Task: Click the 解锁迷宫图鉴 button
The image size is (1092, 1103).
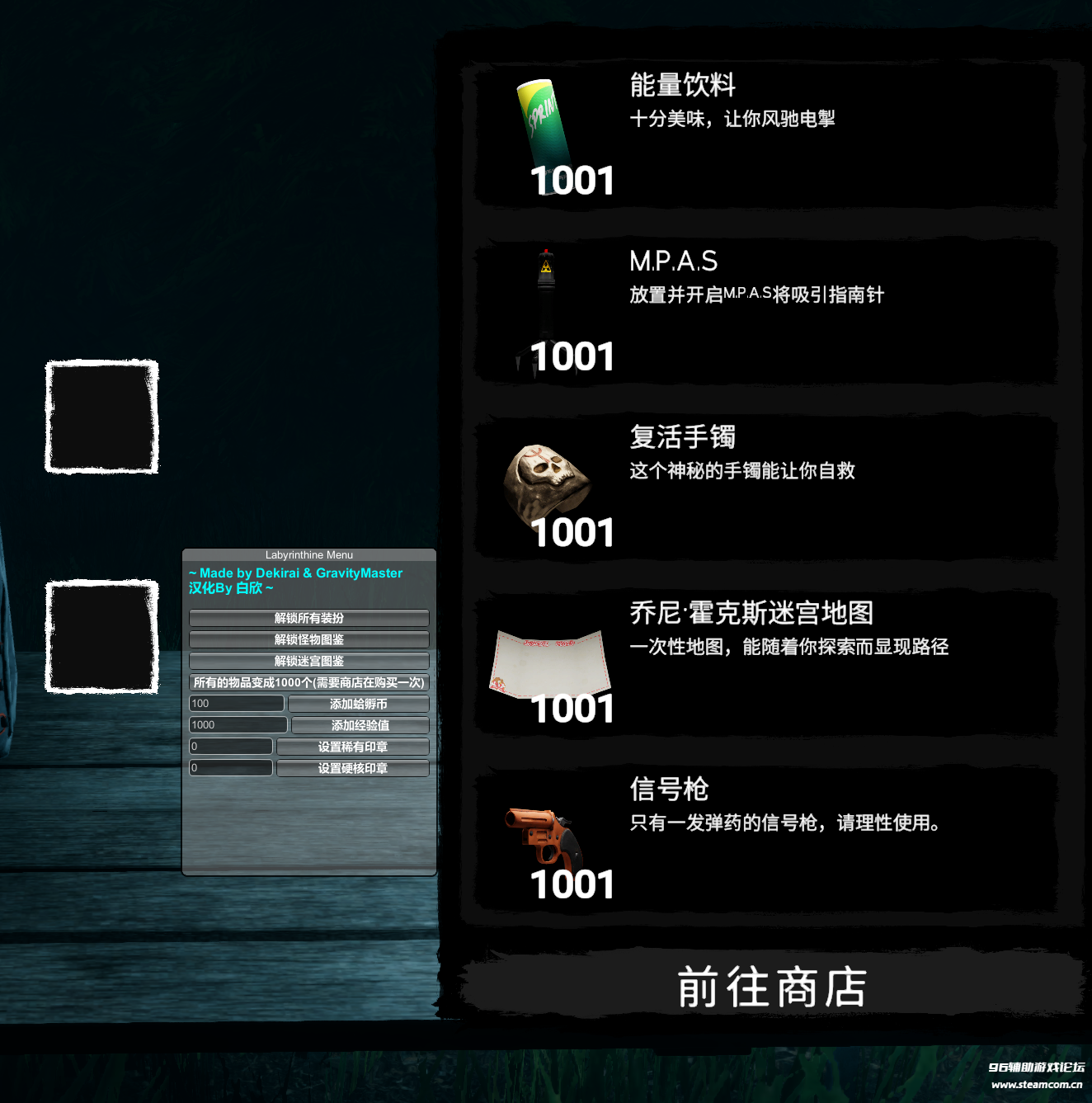Action: click(308, 661)
